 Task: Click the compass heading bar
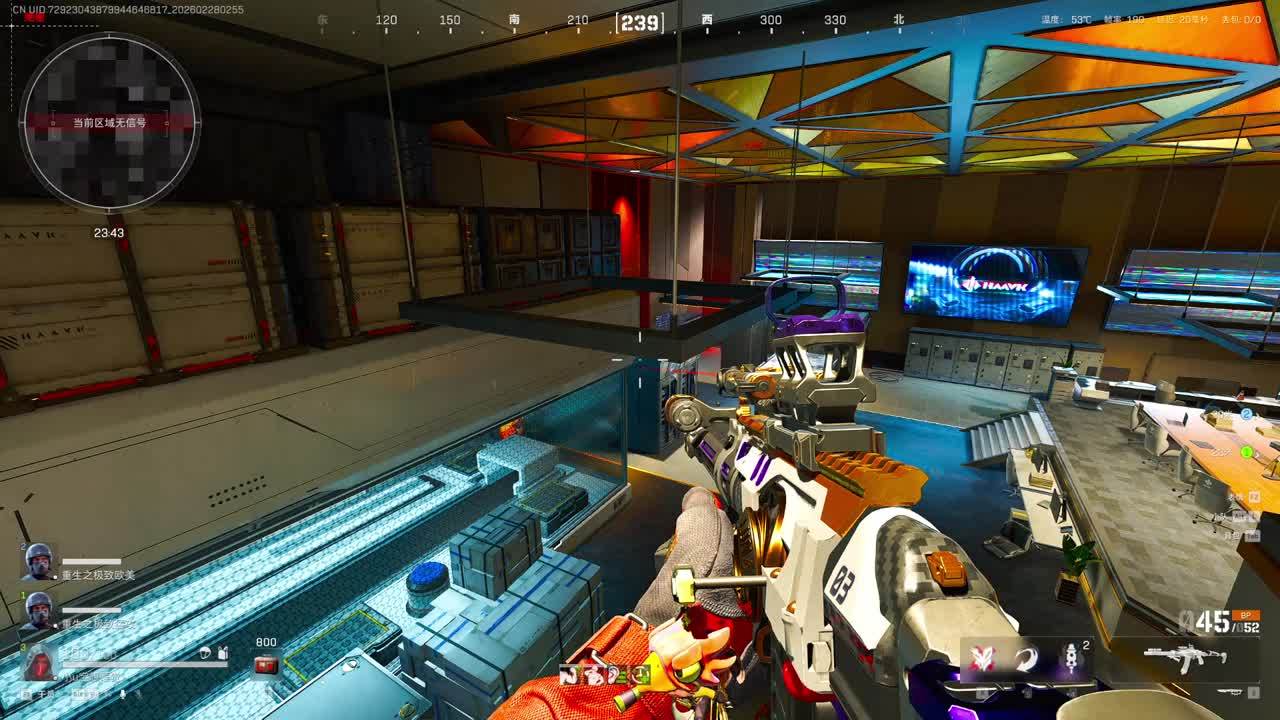[x=640, y=21]
